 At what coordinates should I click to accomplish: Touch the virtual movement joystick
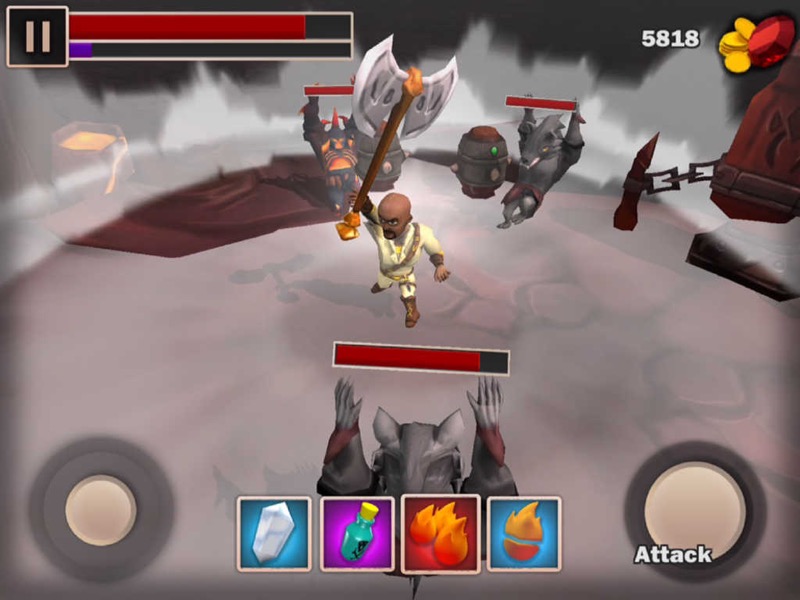pyautogui.click(x=101, y=510)
